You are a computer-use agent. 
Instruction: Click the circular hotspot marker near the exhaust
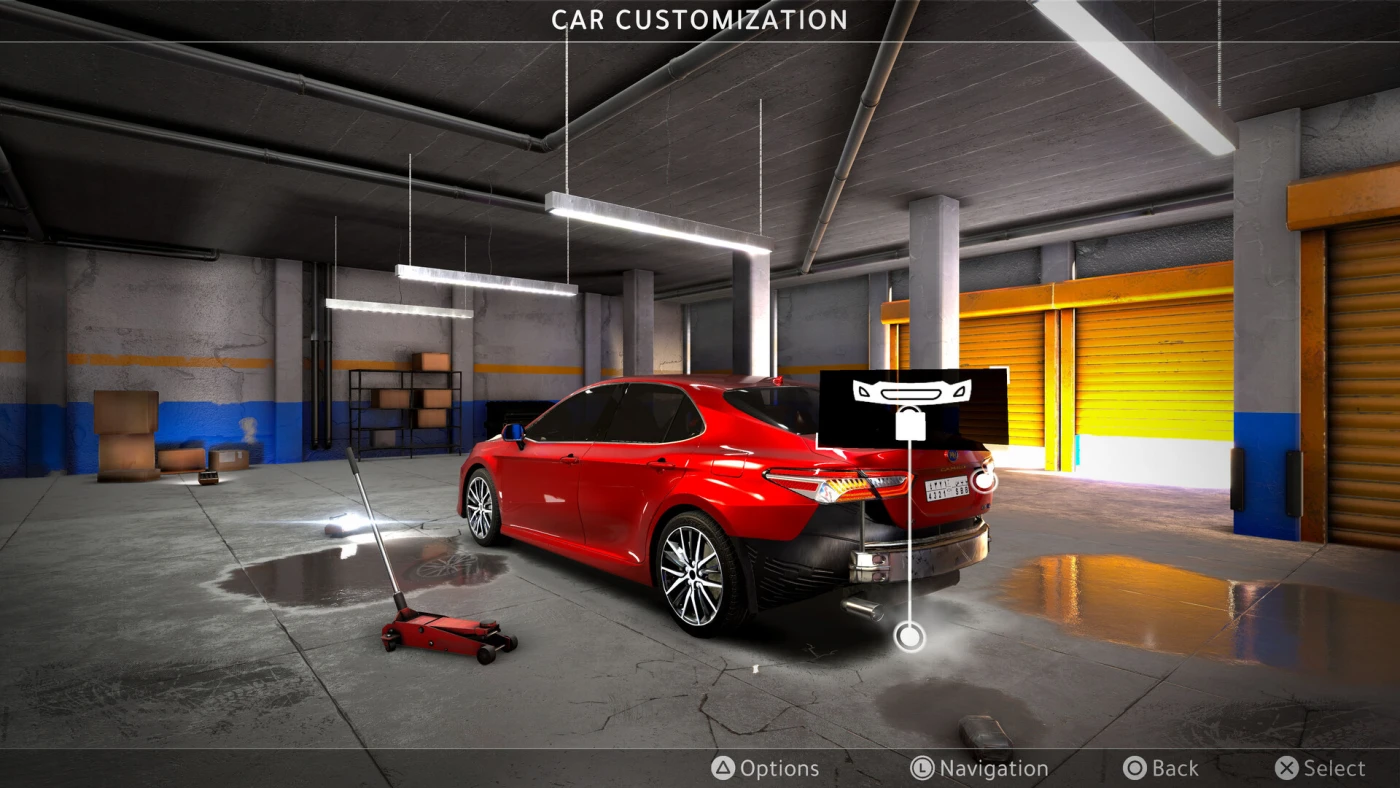tap(909, 636)
